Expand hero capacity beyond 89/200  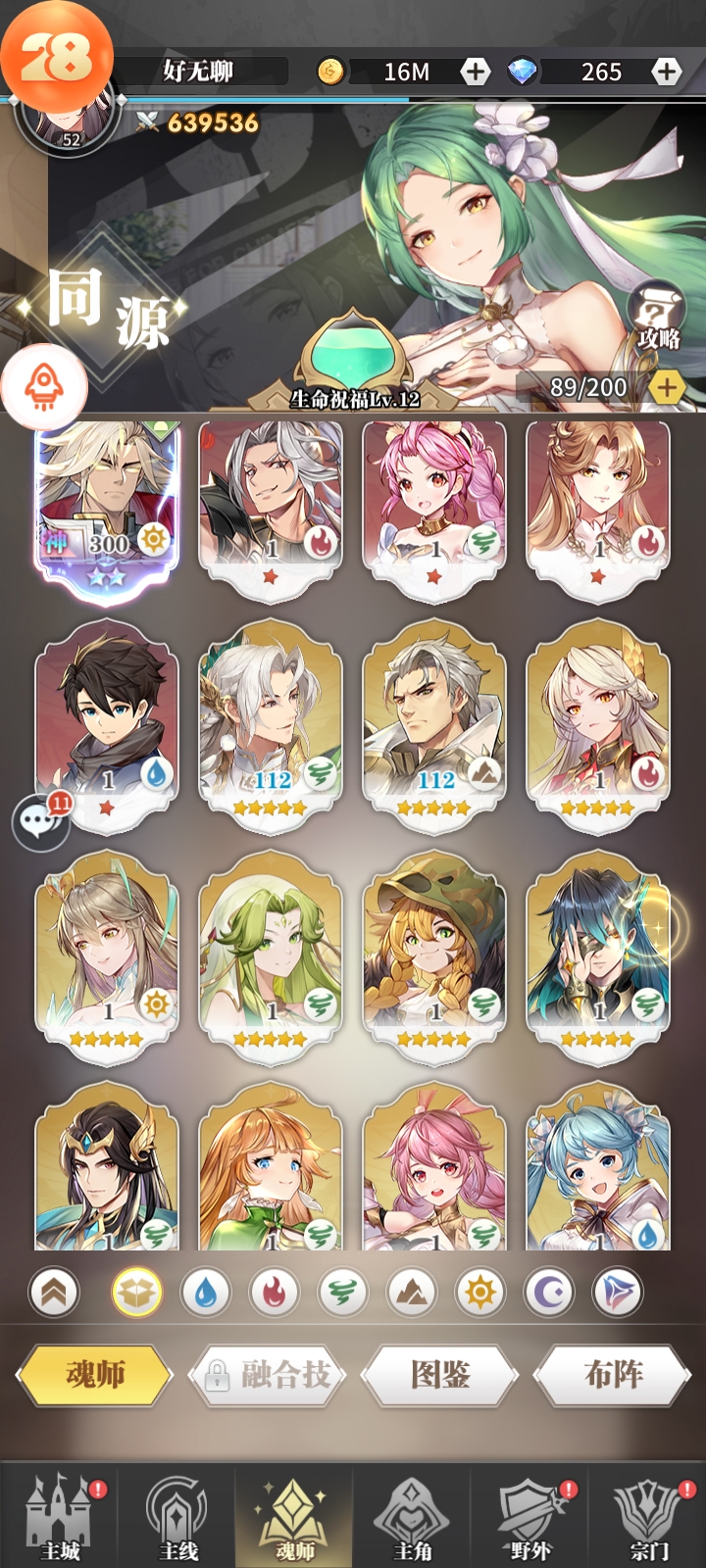(x=667, y=387)
